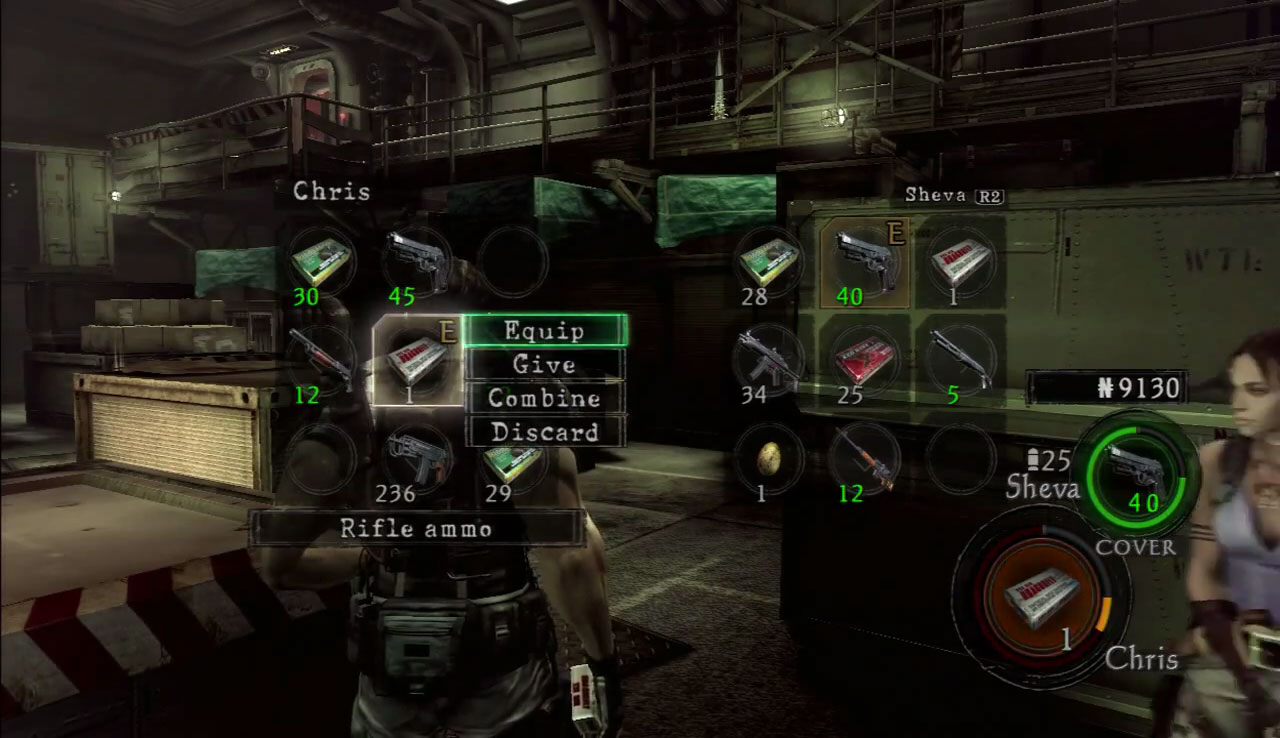Pick Sheva's shotgun with 5 shells

(960, 360)
